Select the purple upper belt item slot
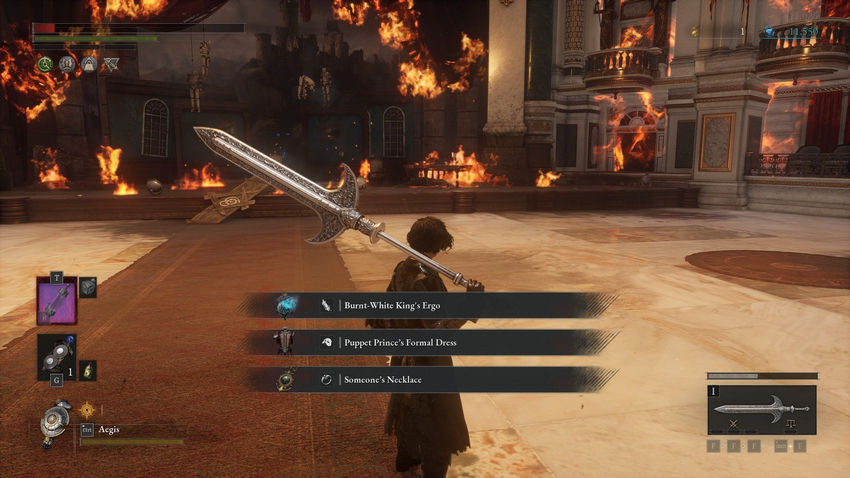Viewport: 850px width, 478px height. coord(56,301)
